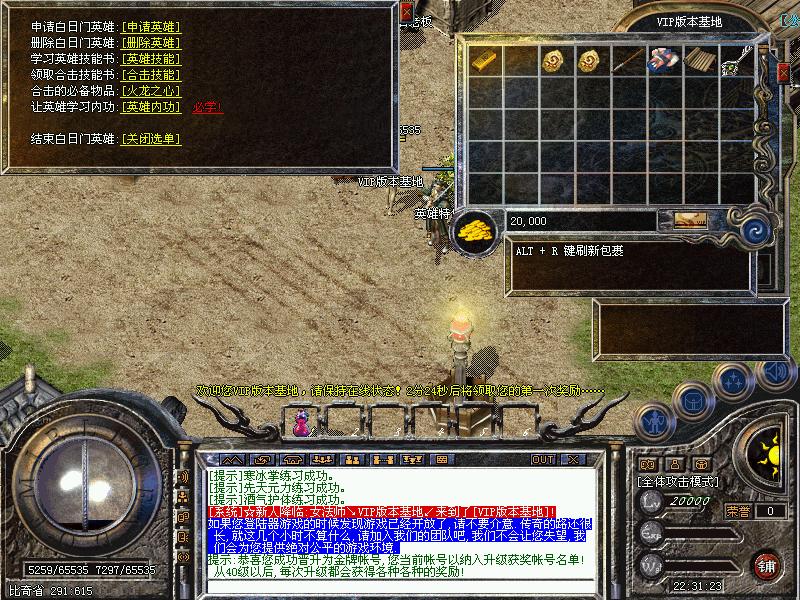Select the multicolored bundle item in the bag
Image resolution: width=800 pixels, height=600 pixels.
tap(661, 60)
